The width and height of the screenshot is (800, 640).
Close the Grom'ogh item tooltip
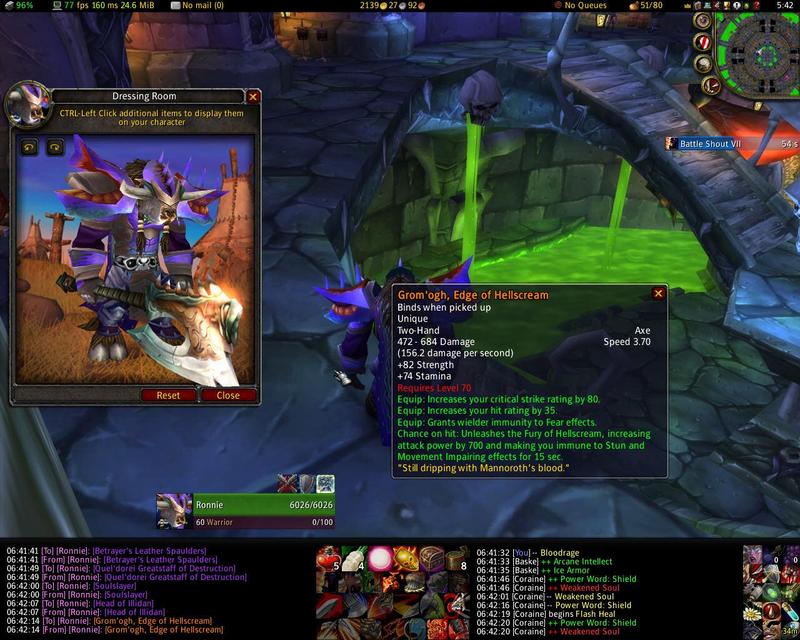(658, 294)
